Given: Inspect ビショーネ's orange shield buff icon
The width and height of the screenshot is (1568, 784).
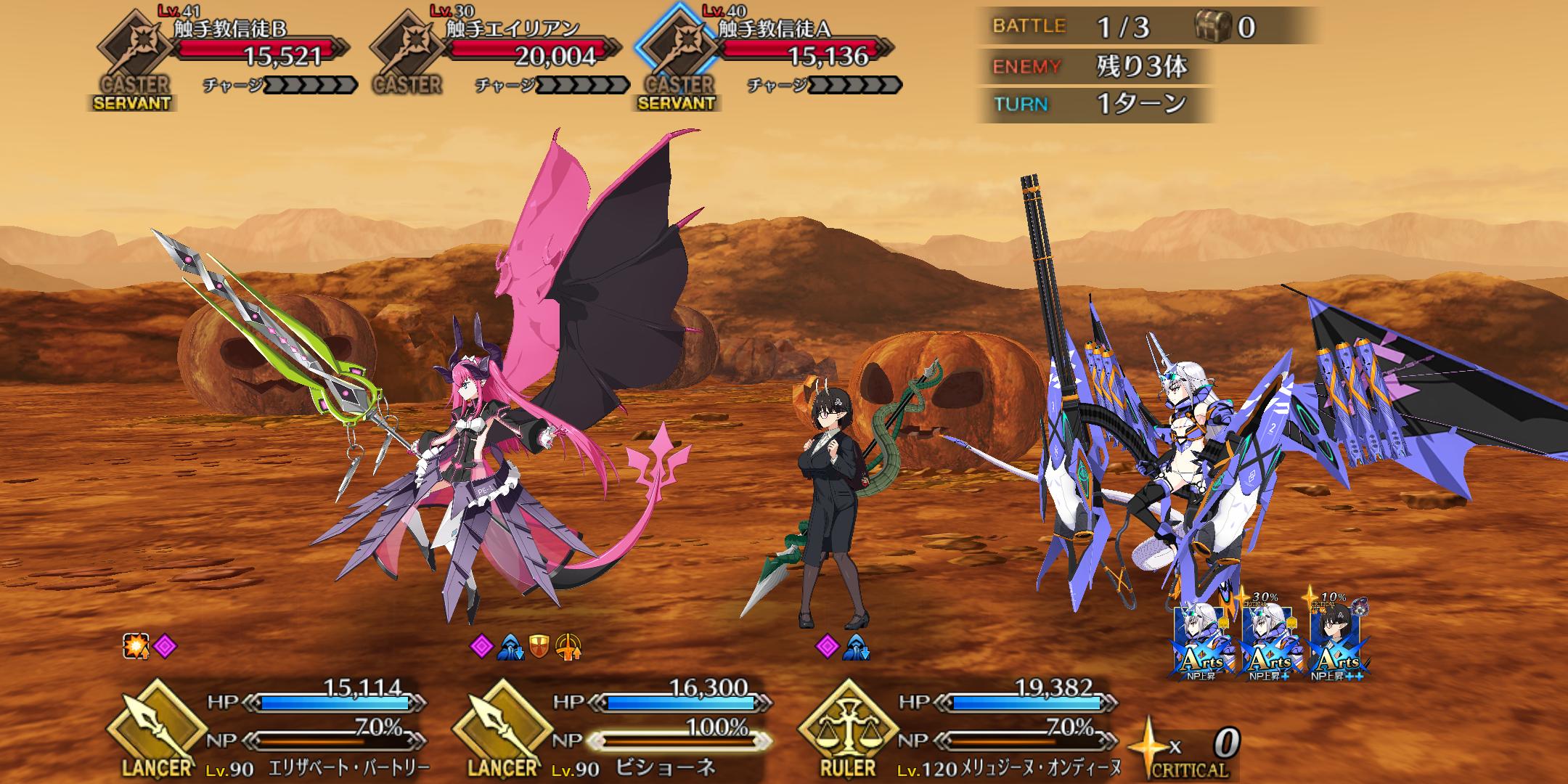Looking at the screenshot, I should [538, 645].
